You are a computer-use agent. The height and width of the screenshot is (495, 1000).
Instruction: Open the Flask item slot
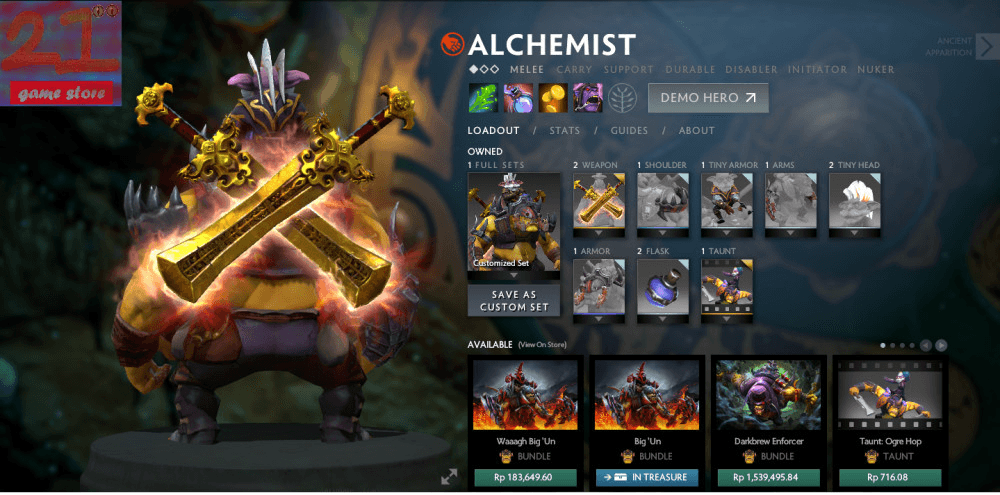pyautogui.click(x=663, y=290)
